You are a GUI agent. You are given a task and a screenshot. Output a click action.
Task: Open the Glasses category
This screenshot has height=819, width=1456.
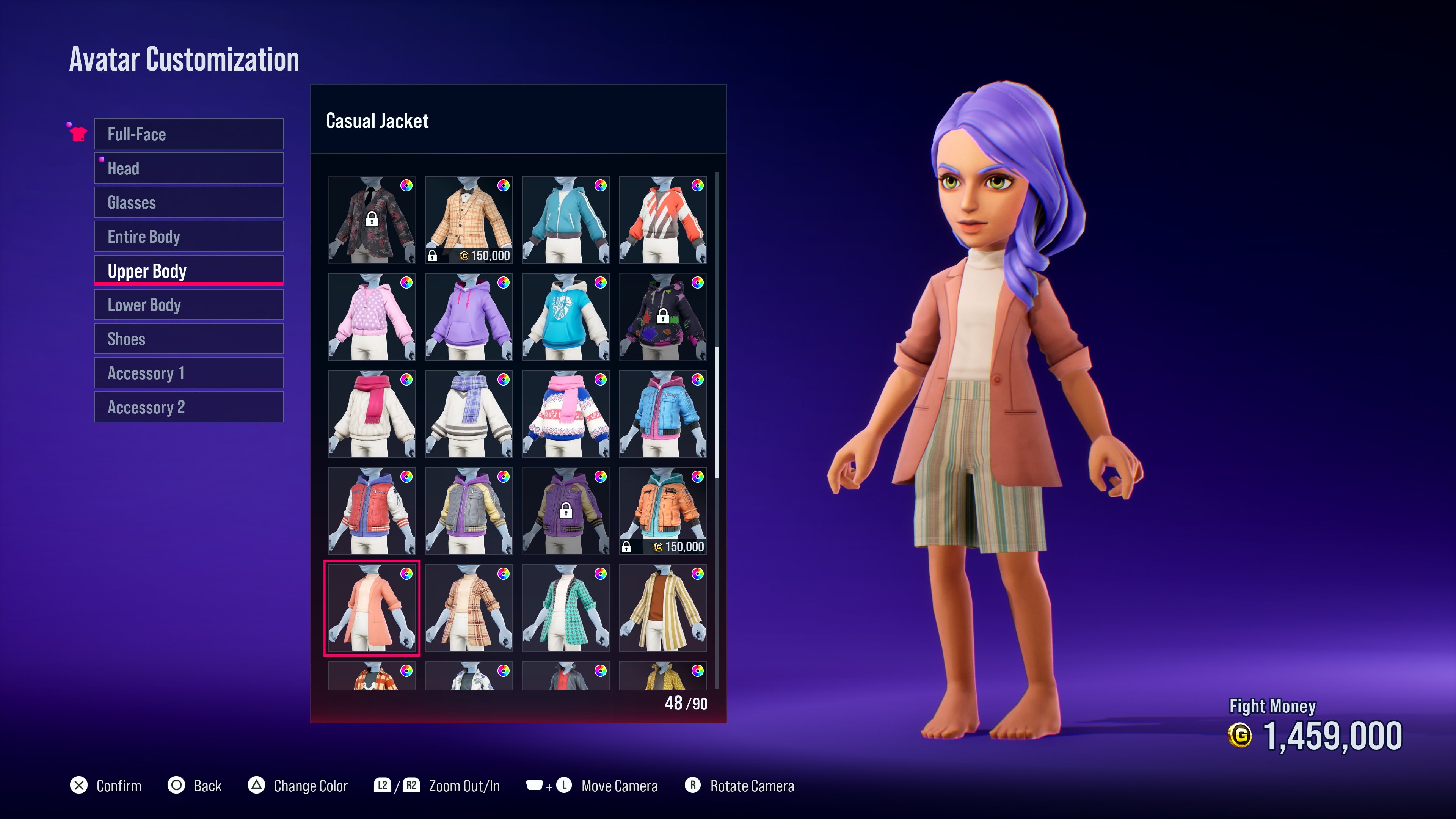click(x=188, y=202)
